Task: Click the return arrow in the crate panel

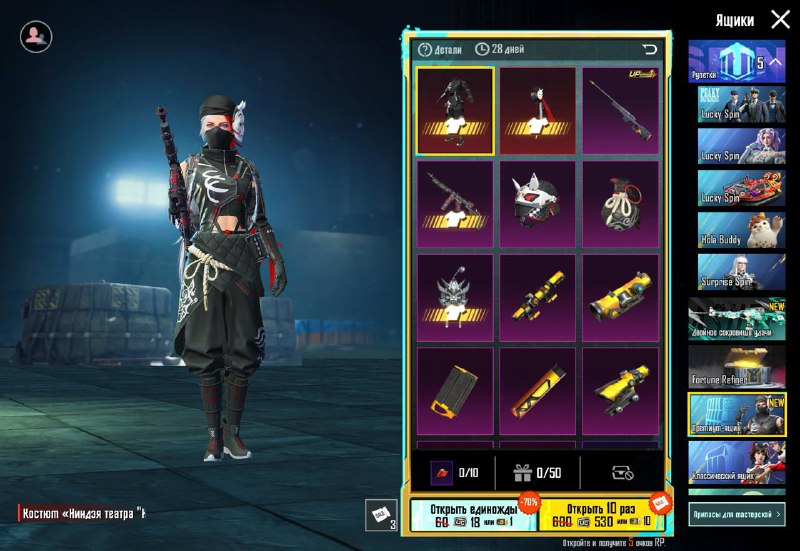Action: coord(650,49)
